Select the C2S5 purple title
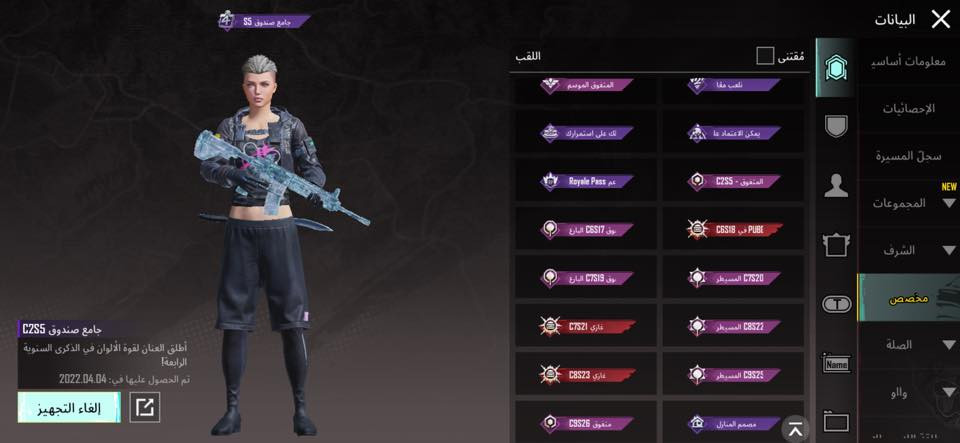This screenshot has height=443, width=960. [733, 181]
